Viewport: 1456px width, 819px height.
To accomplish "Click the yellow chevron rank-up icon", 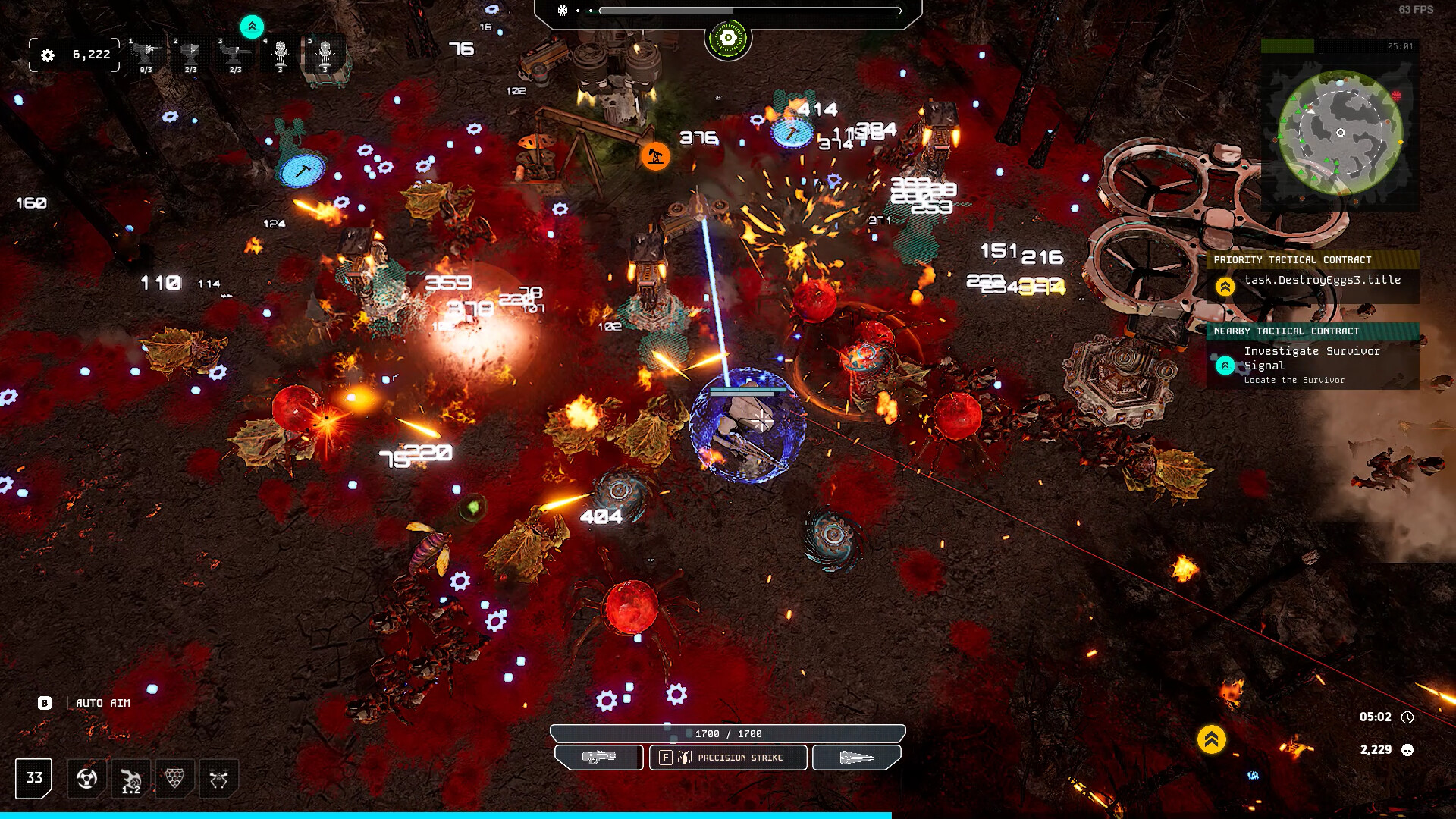I will coord(1211,739).
